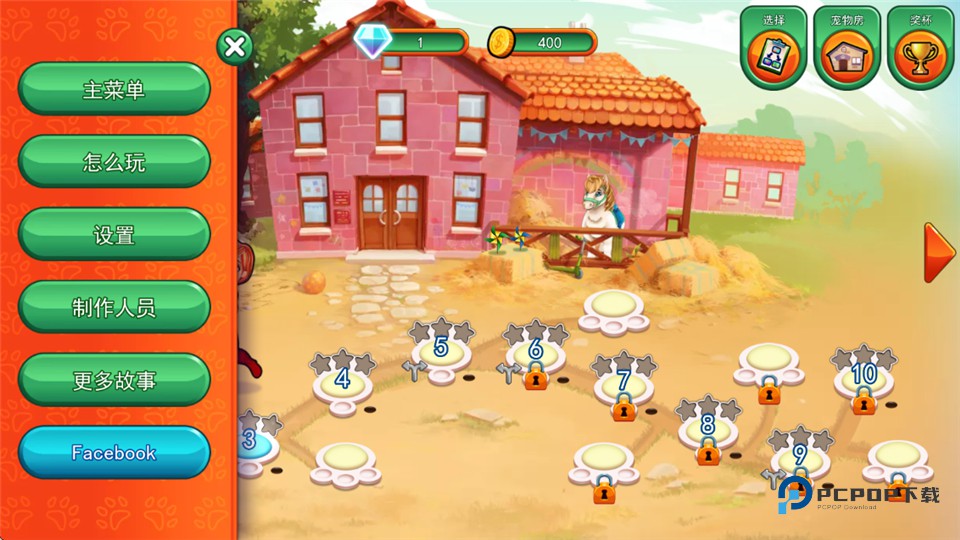View the 奖杯 trophies
This screenshot has height=540, width=960.
920,48
